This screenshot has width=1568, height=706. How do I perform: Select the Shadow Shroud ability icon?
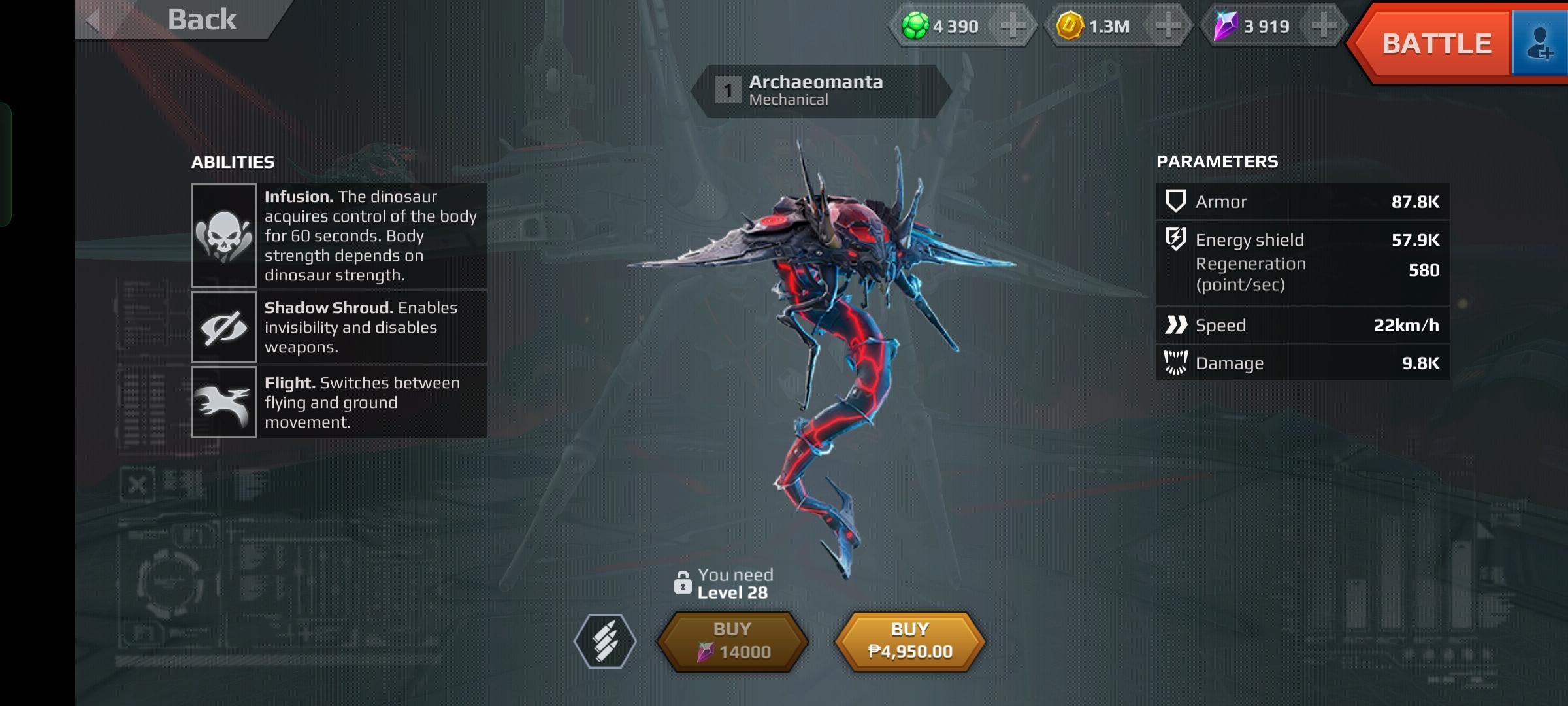tap(223, 327)
